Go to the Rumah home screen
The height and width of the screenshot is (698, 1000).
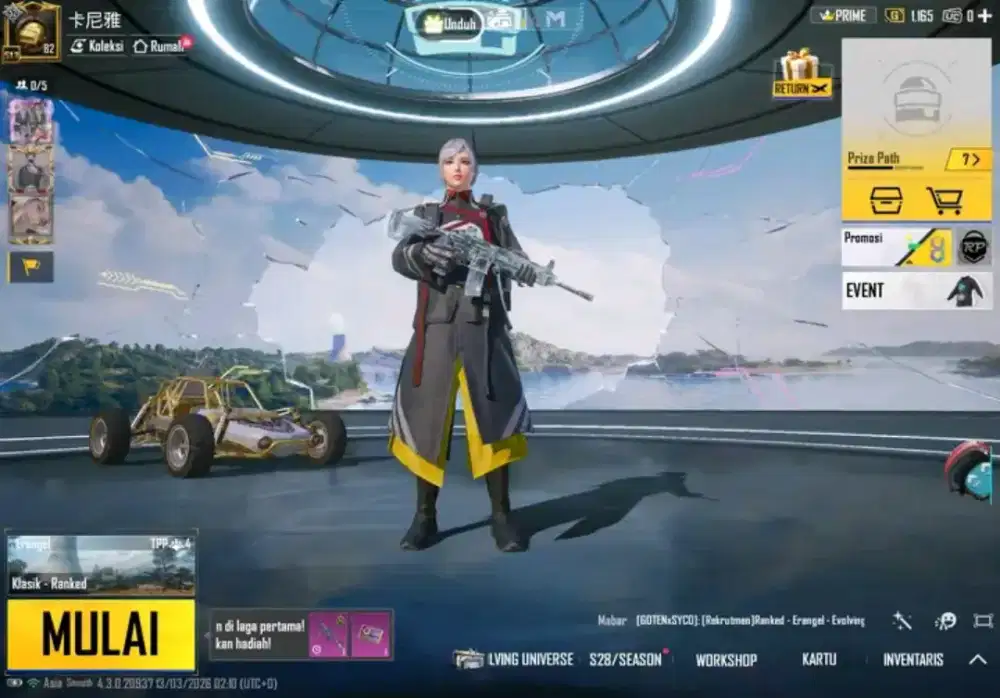pos(158,46)
